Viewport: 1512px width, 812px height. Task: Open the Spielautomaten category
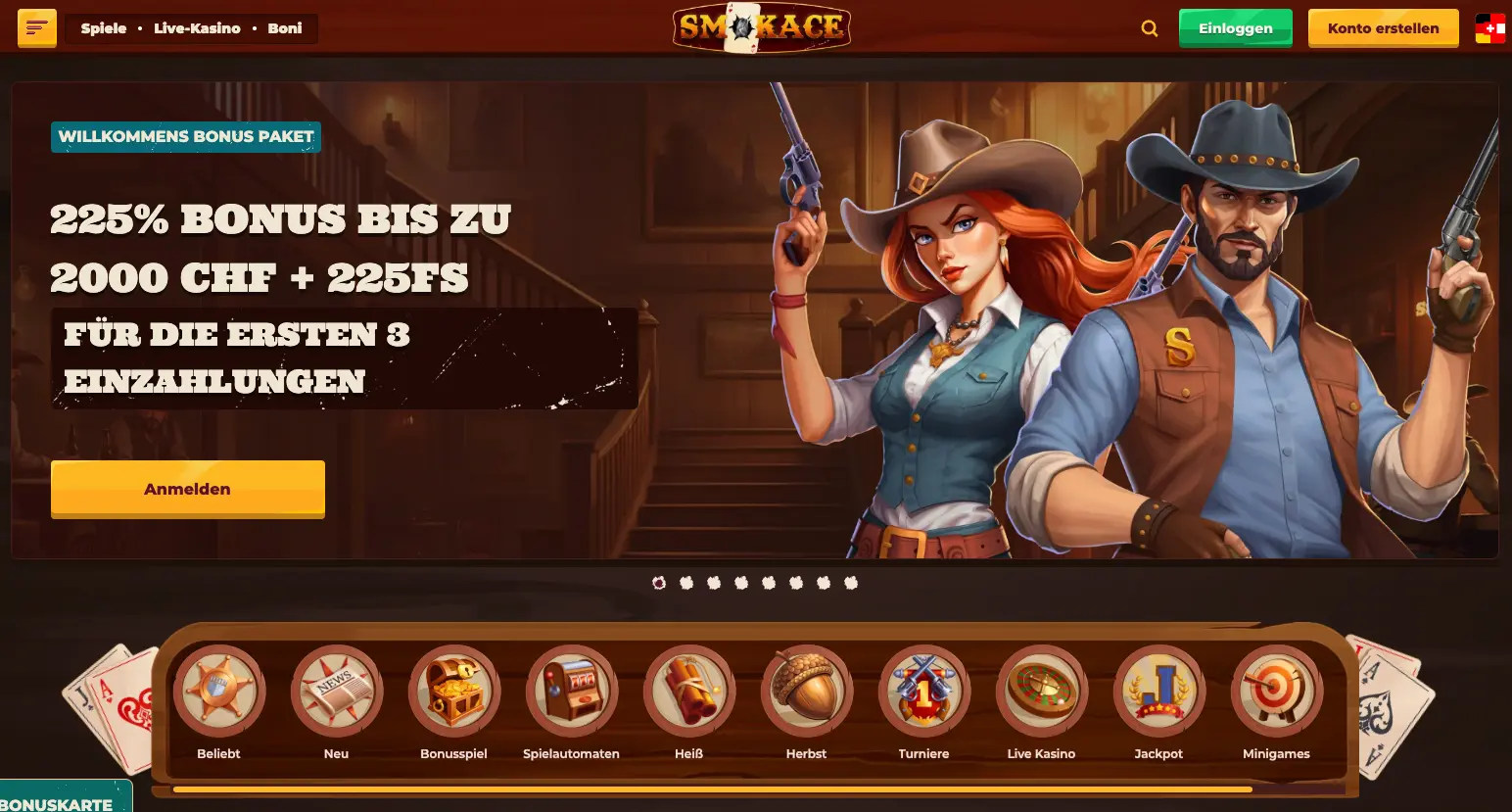[x=571, y=692]
